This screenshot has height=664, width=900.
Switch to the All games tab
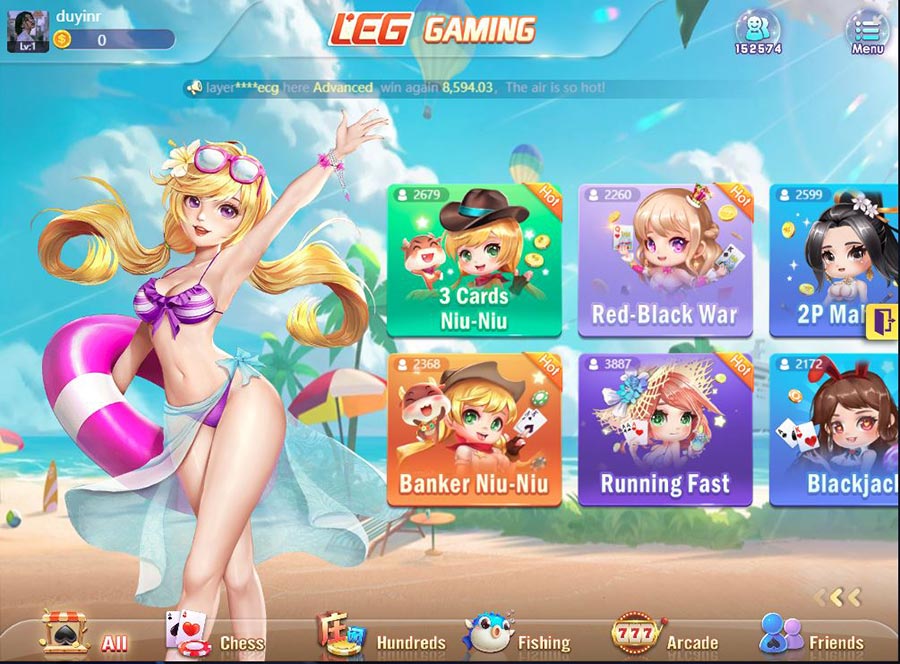click(85, 634)
